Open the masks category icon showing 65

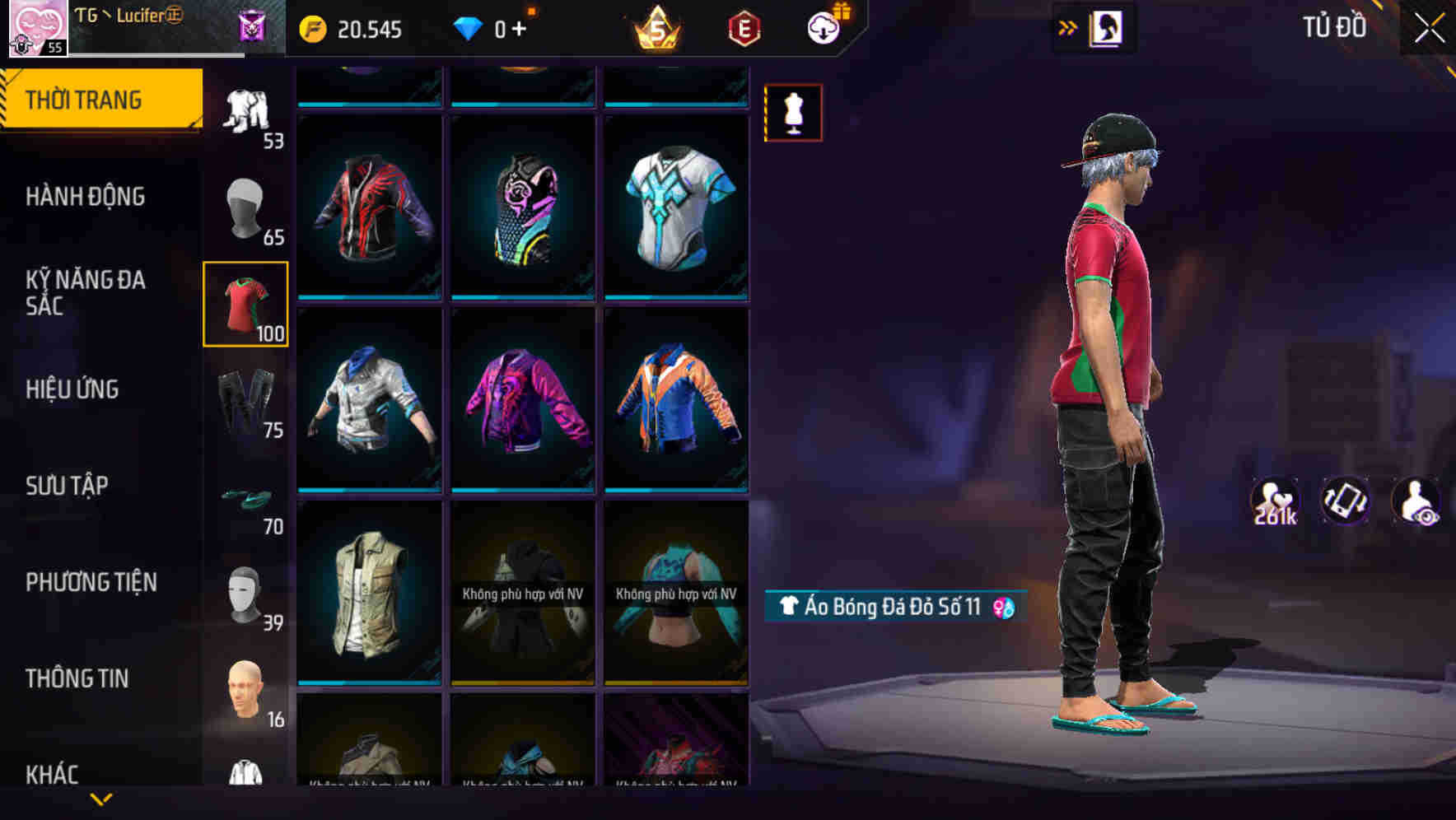[245, 210]
